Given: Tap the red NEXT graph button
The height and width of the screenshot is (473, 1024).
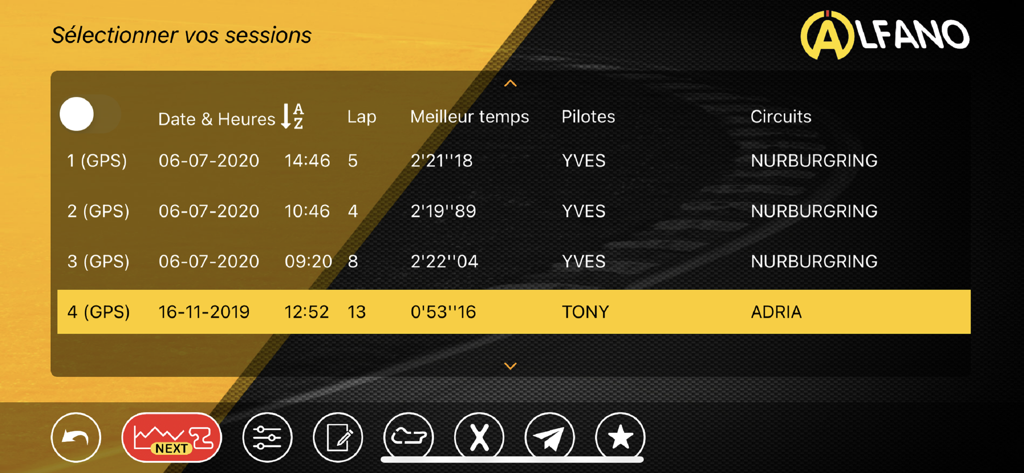Looking at the screenshot, I should point(171,437).
